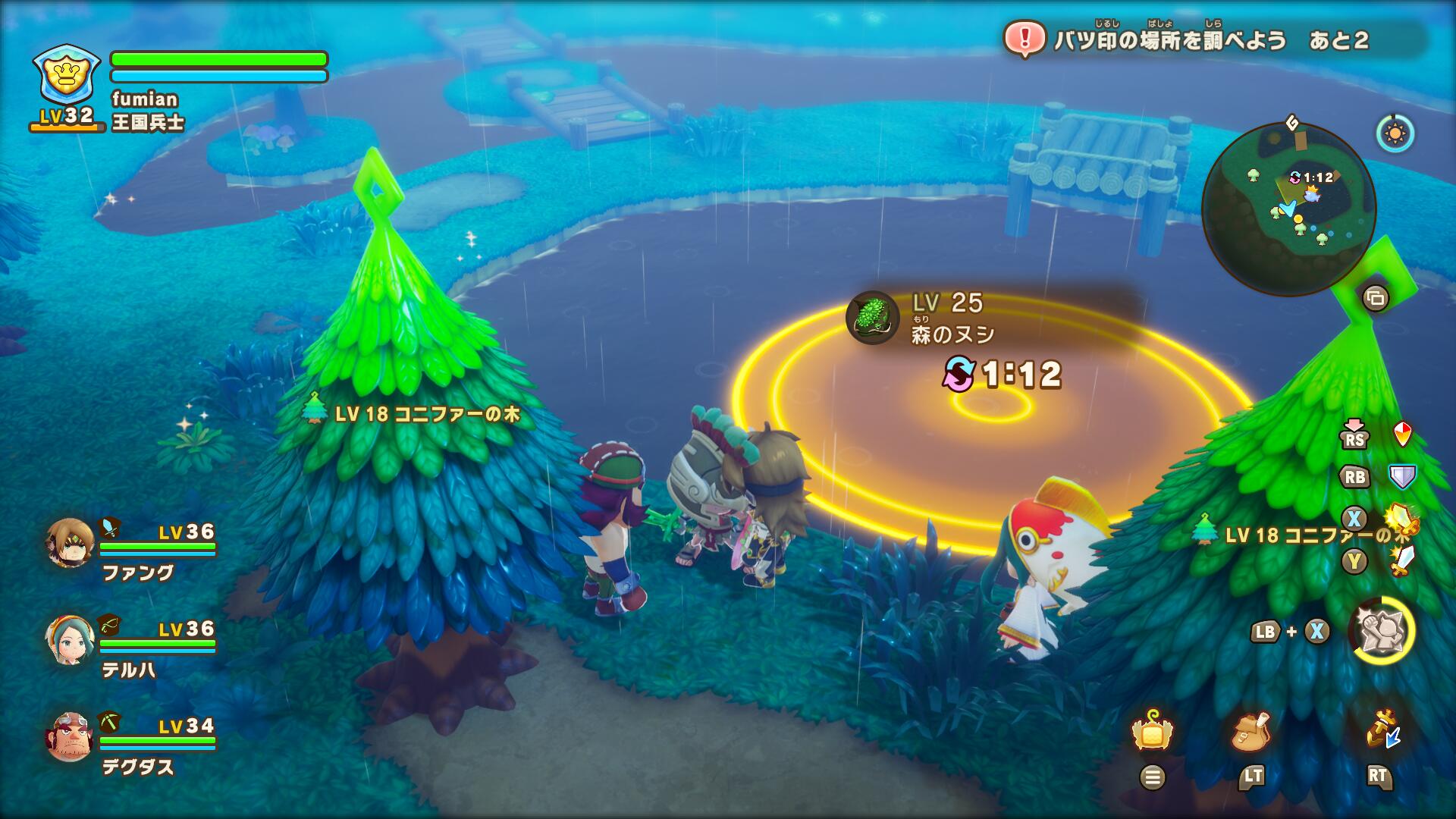1456x819 pixels.
Task: Open the circular minimap
Action: click(1288, 209)
